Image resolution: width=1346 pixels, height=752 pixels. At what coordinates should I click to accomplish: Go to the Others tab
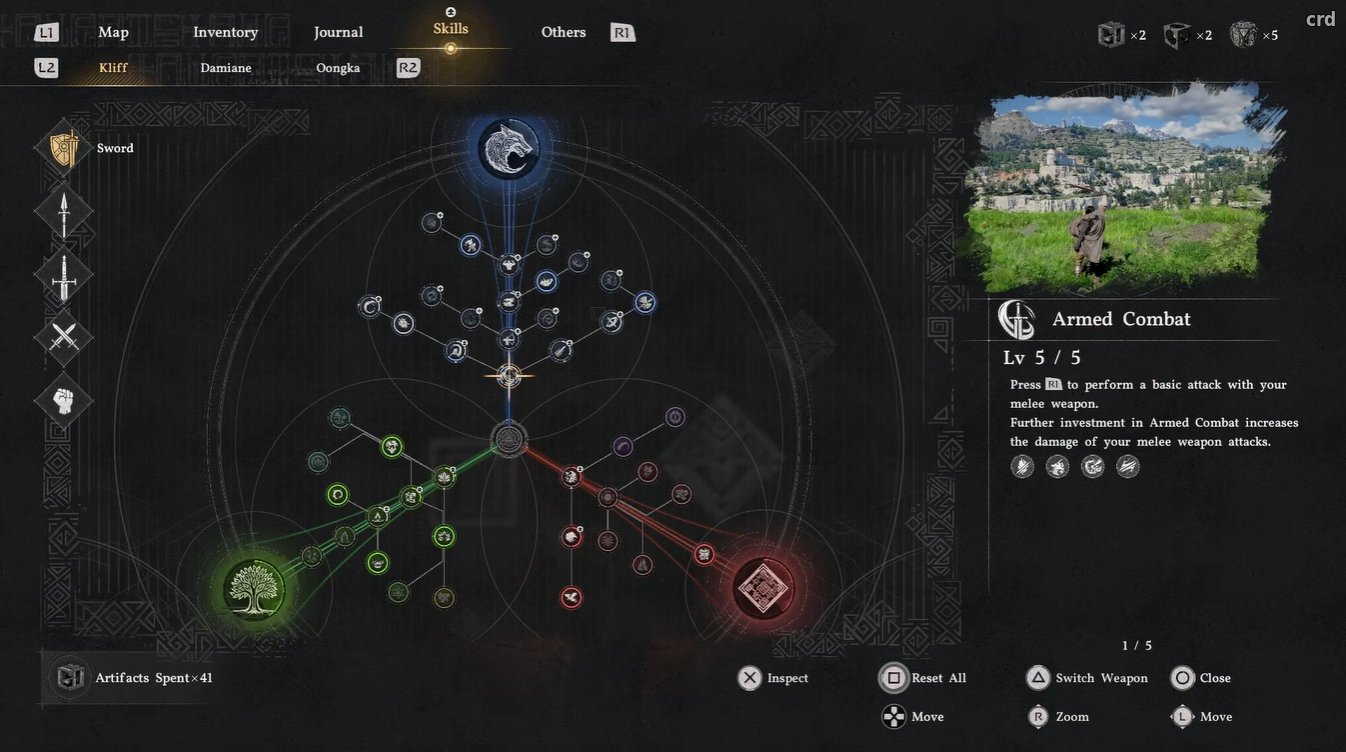[x=563, y=32]
